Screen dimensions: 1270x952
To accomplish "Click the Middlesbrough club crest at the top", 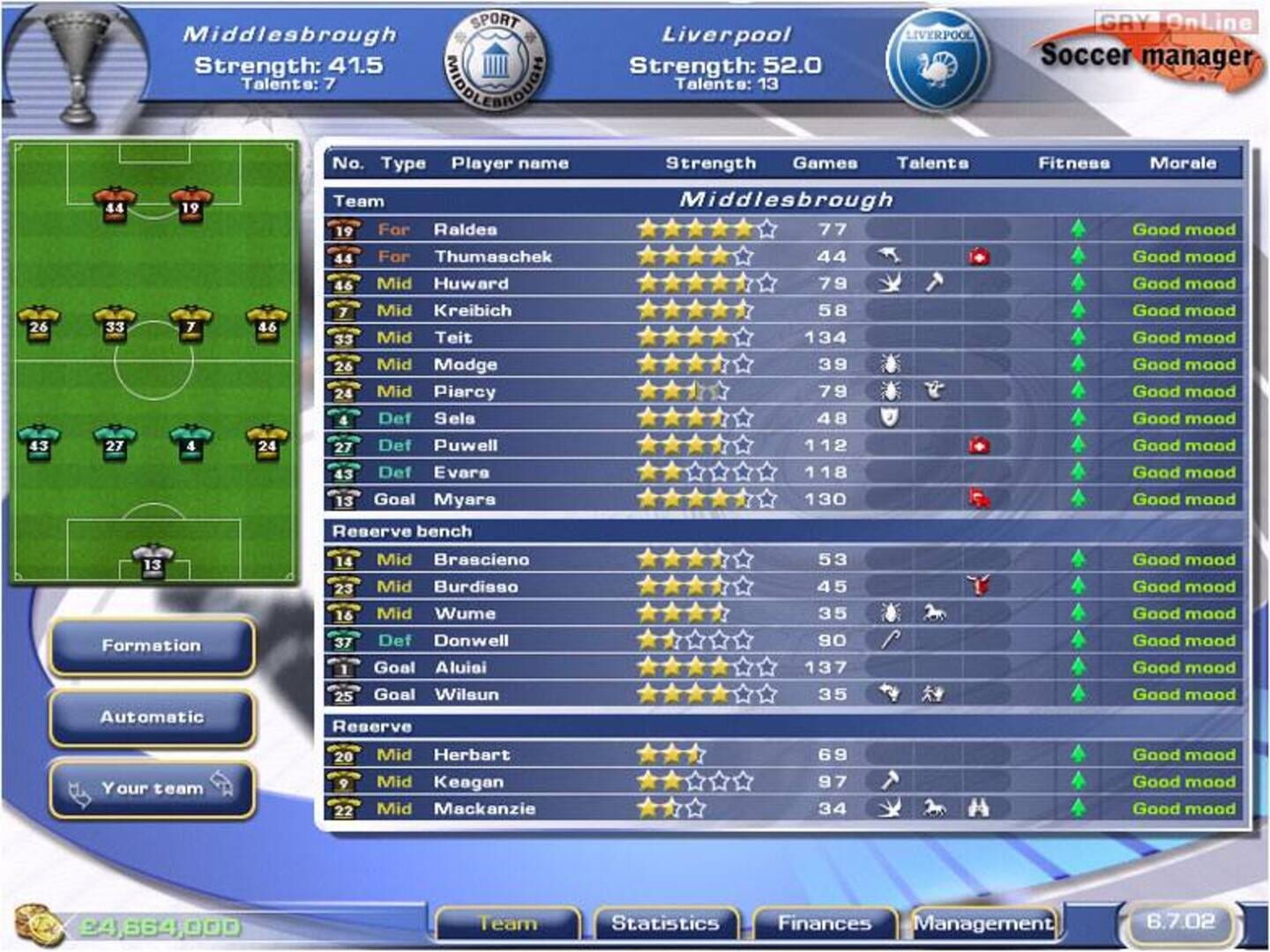I will pos(494,58).
